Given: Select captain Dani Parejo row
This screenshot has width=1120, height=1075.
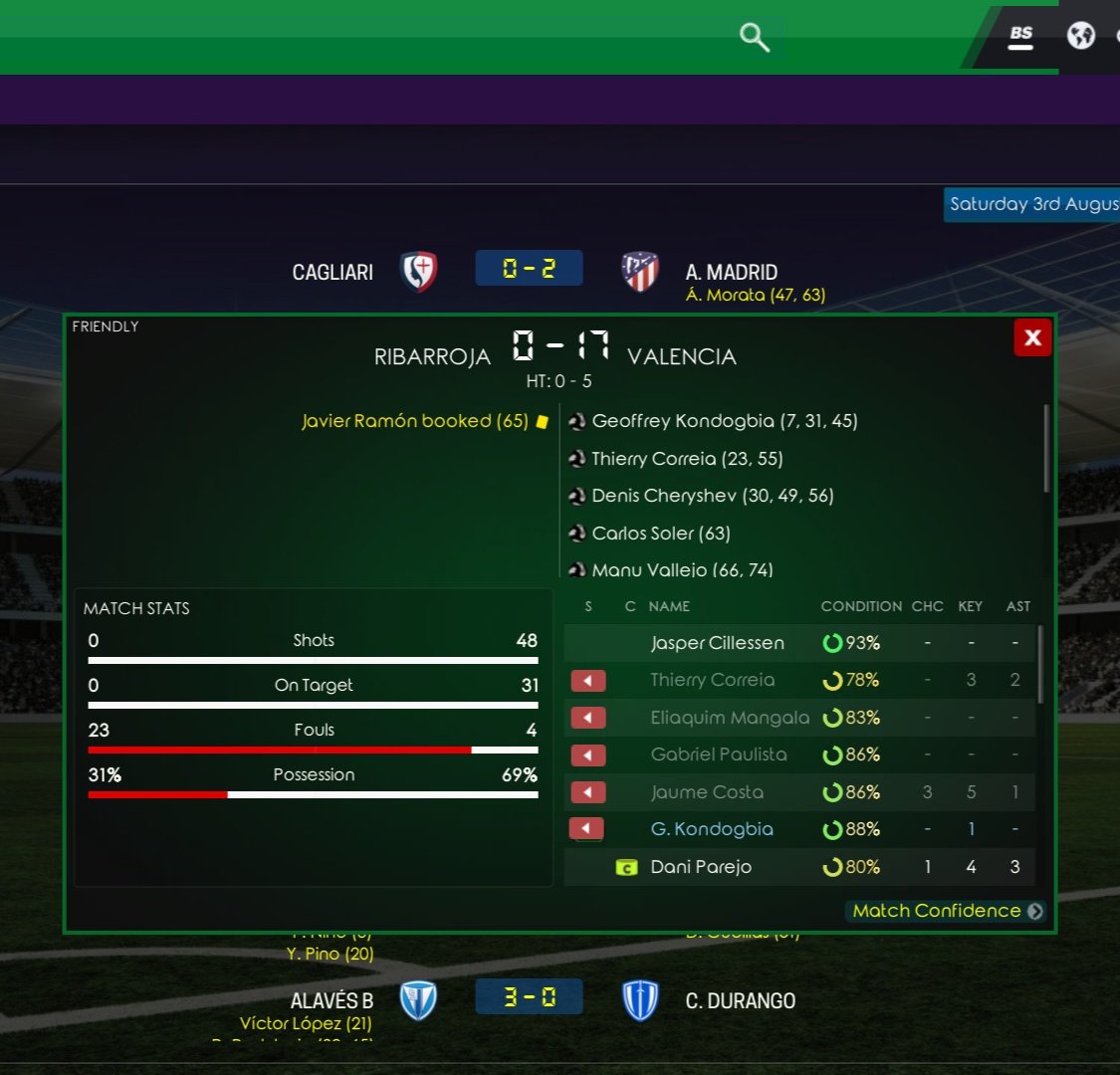Looking at the screenshot, I should 701,867.
